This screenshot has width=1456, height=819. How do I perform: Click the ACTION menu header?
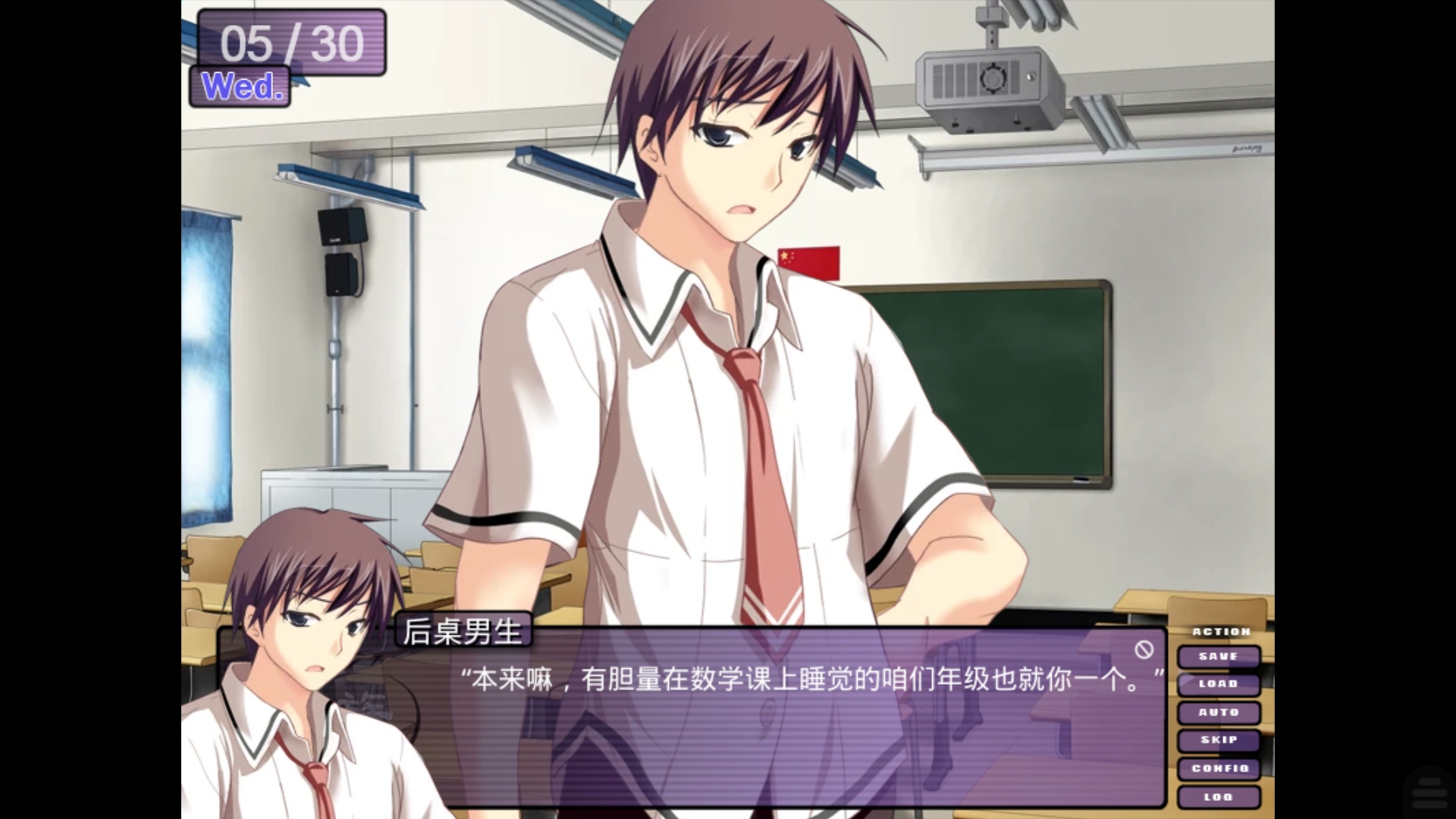point(1219,630)
